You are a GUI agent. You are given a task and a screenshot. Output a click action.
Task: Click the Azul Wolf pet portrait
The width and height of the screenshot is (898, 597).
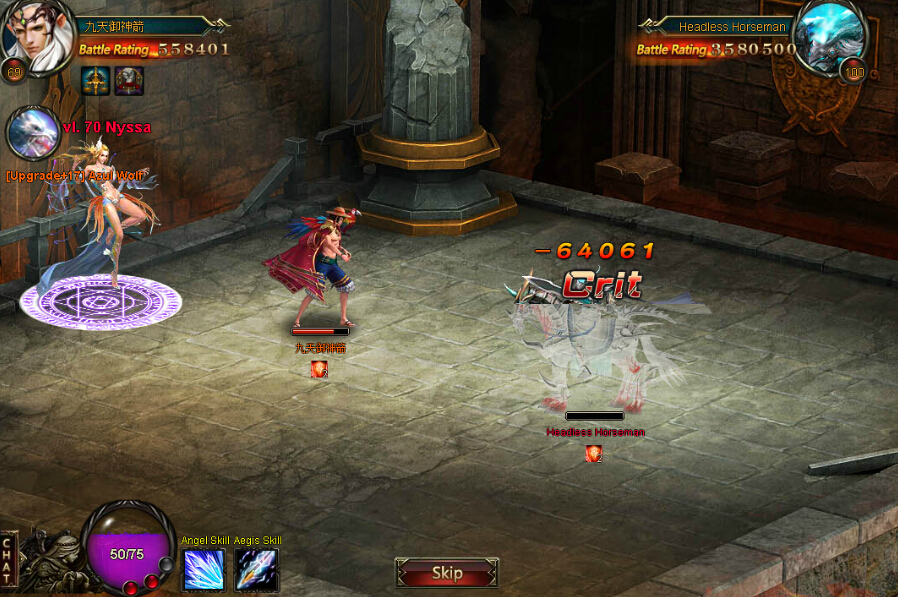pyautogui.click(x=31, y=134)
